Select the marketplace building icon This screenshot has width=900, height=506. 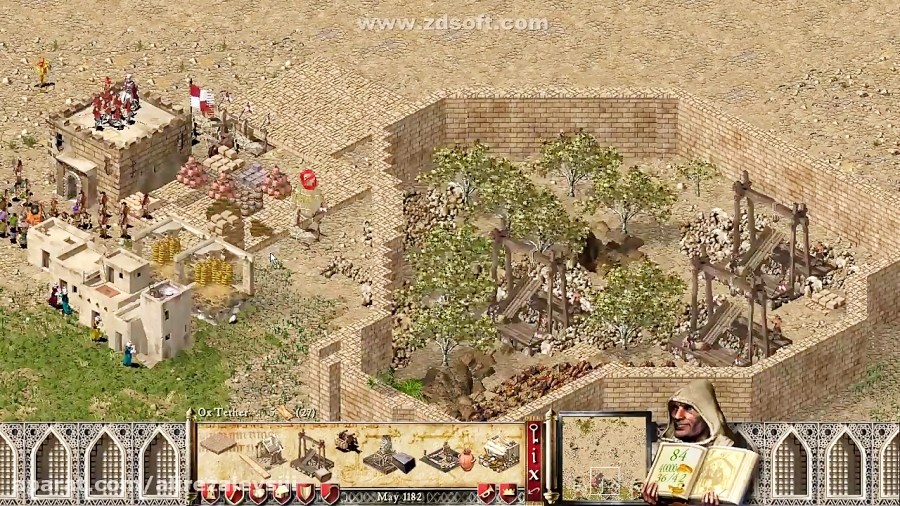tap(496, 453)
